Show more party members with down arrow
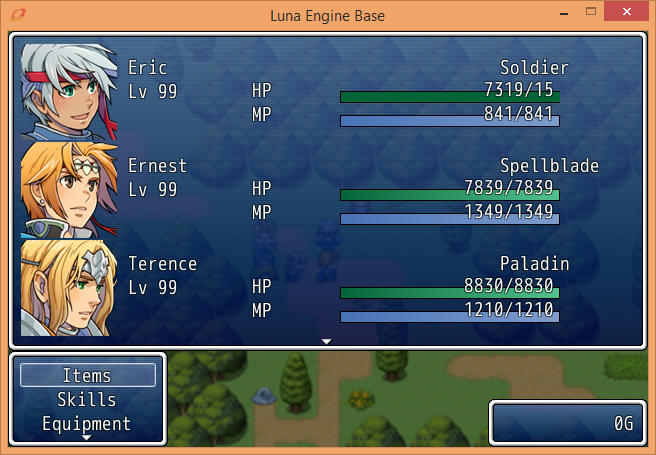The image size is (656, 455). point(327,342)
